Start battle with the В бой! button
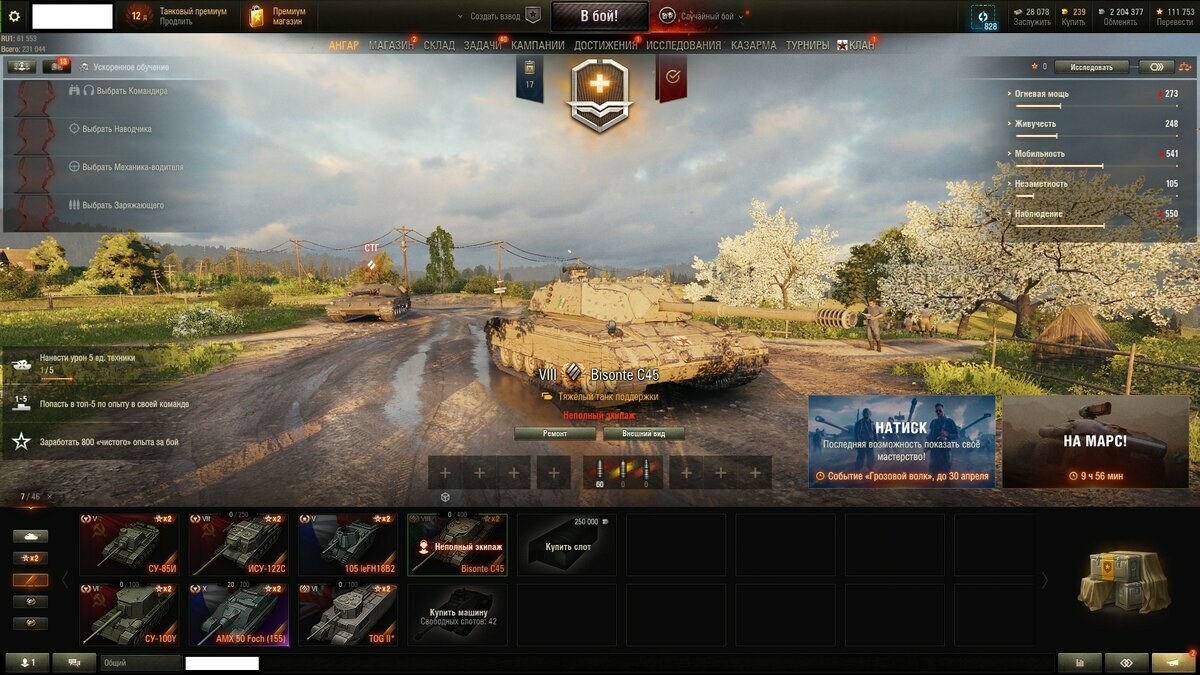Viewport: 1200px width, 675px height. coord(599,16)
